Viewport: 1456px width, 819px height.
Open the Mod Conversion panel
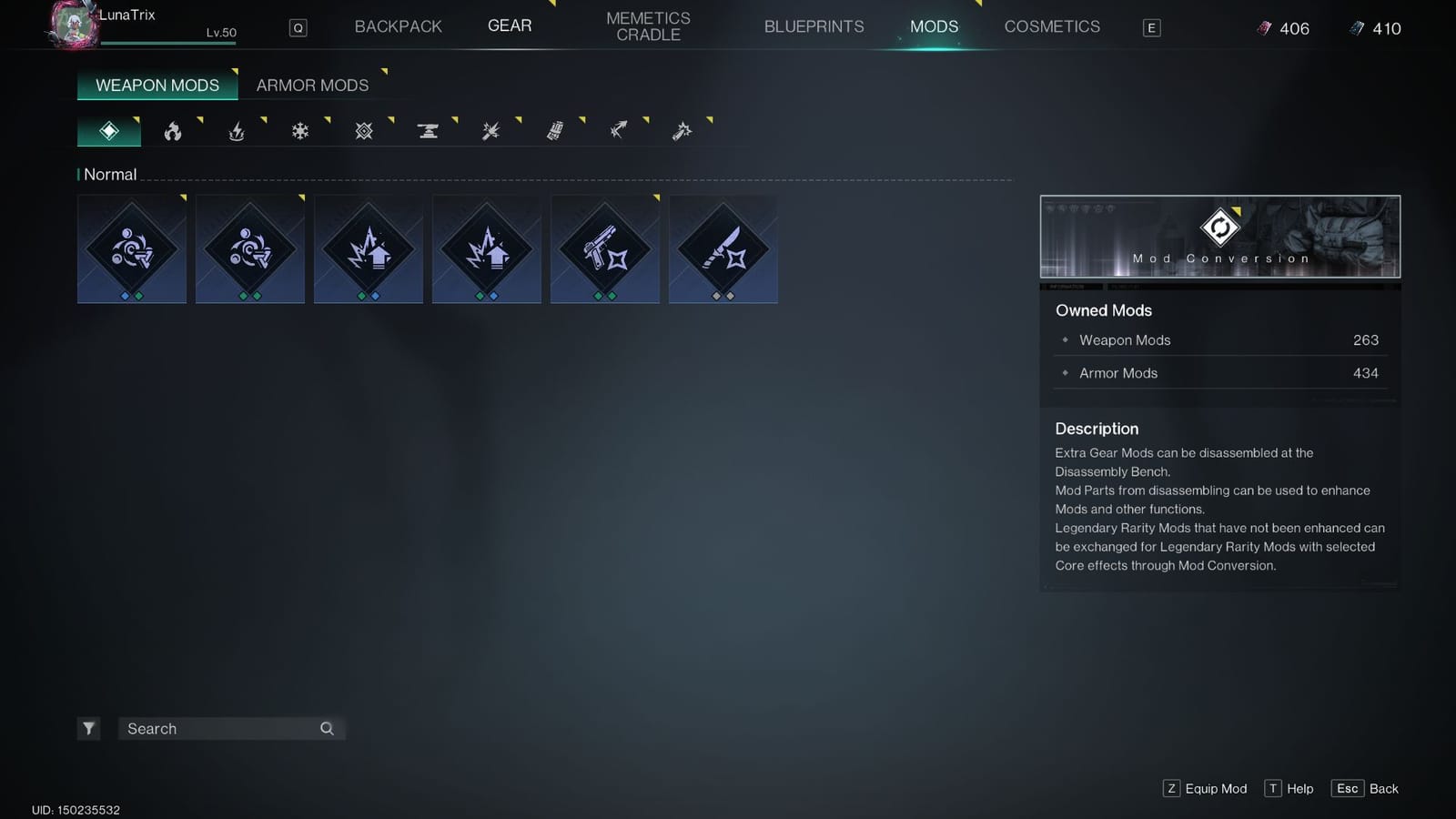(1220, 235)
